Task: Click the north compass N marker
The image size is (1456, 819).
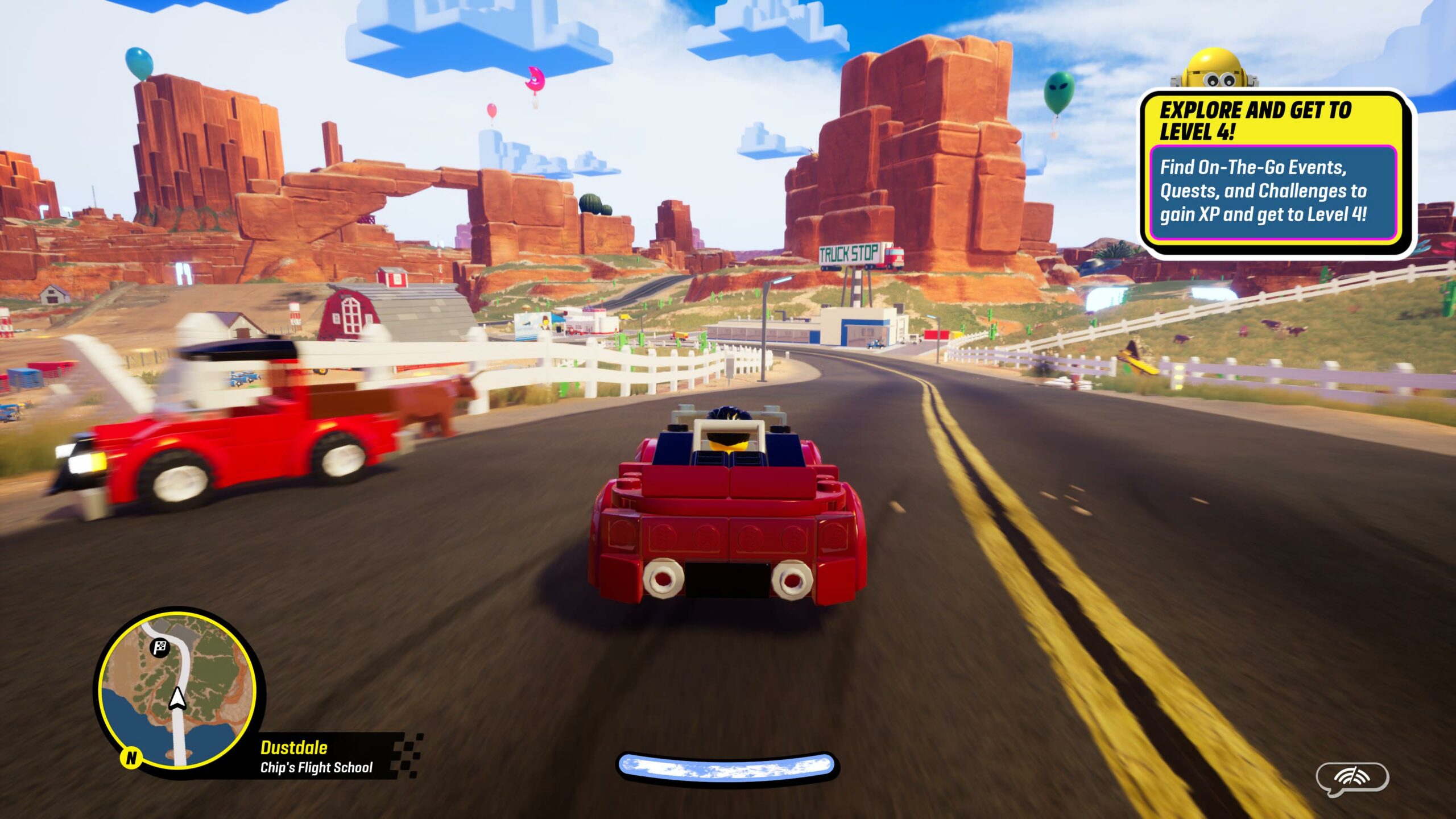Action: click(131, 758)
